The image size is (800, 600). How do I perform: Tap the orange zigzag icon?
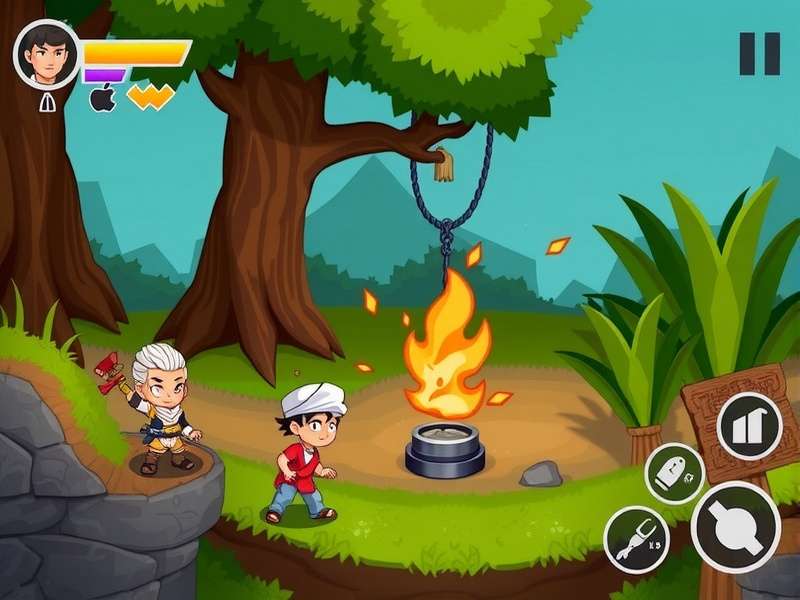coord(151,96)
